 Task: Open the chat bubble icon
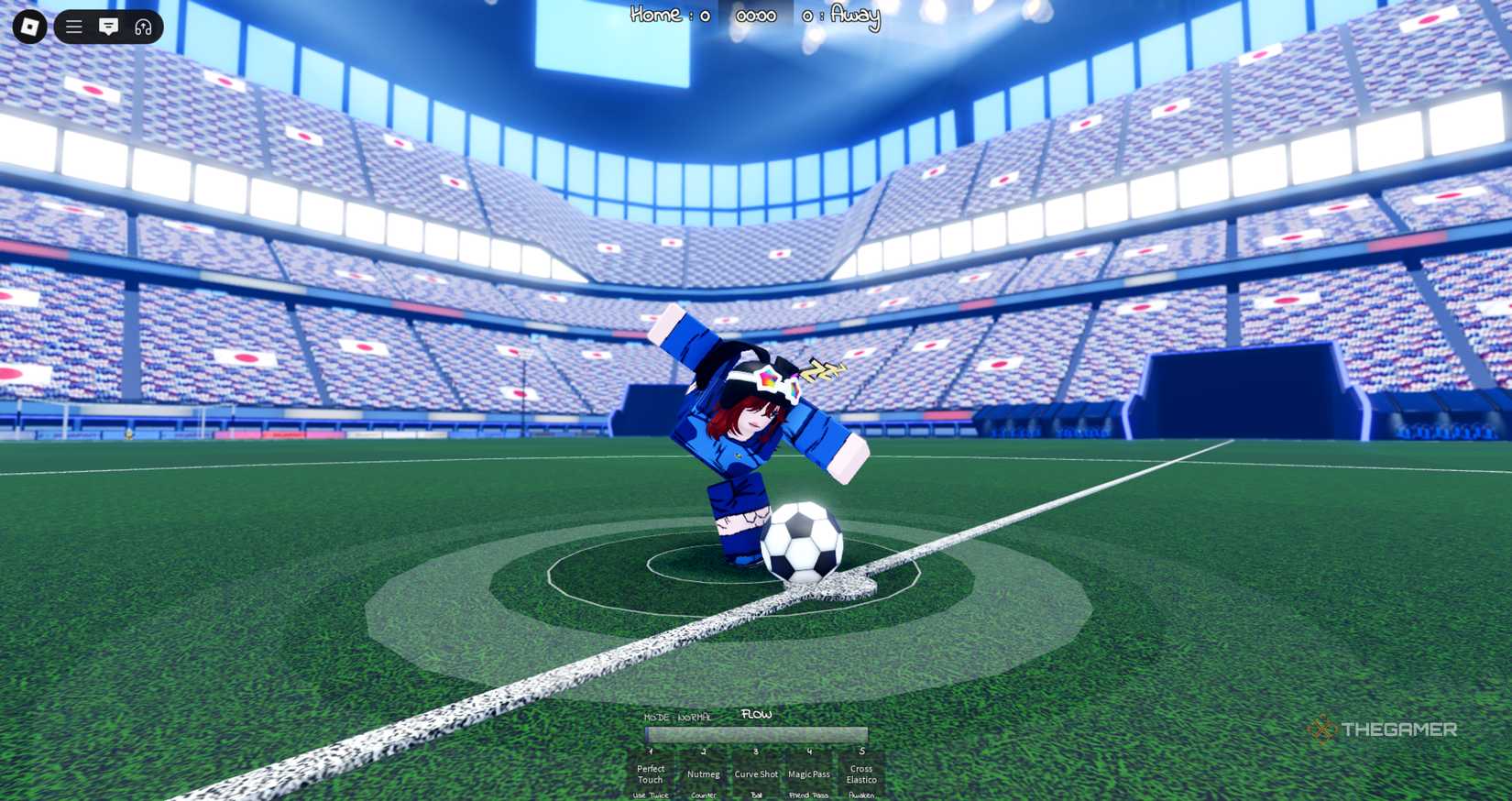(x=109, y=26)
